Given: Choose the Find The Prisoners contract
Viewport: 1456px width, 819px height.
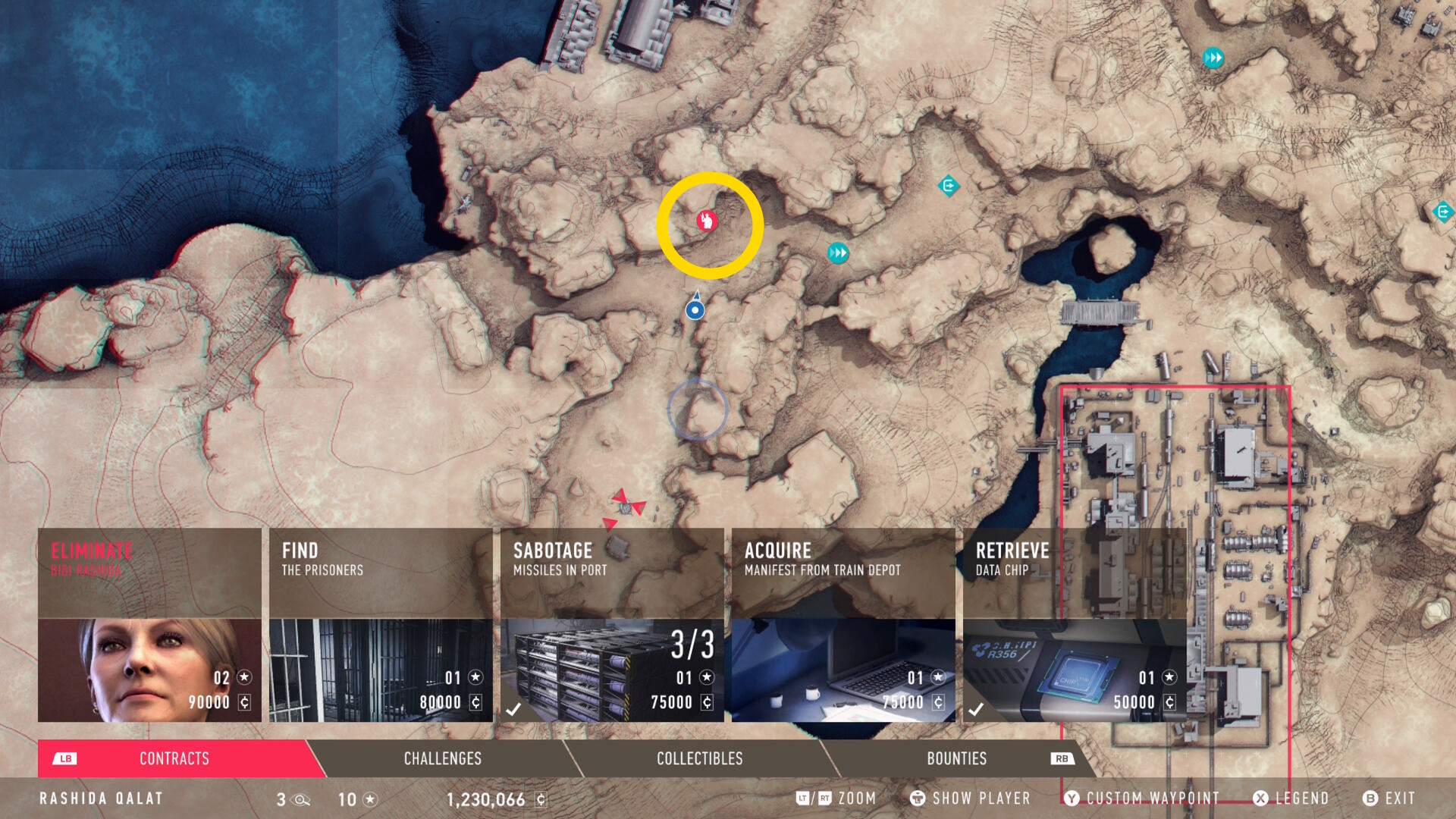Looking at the screenshot, I should tap(381, 625).
